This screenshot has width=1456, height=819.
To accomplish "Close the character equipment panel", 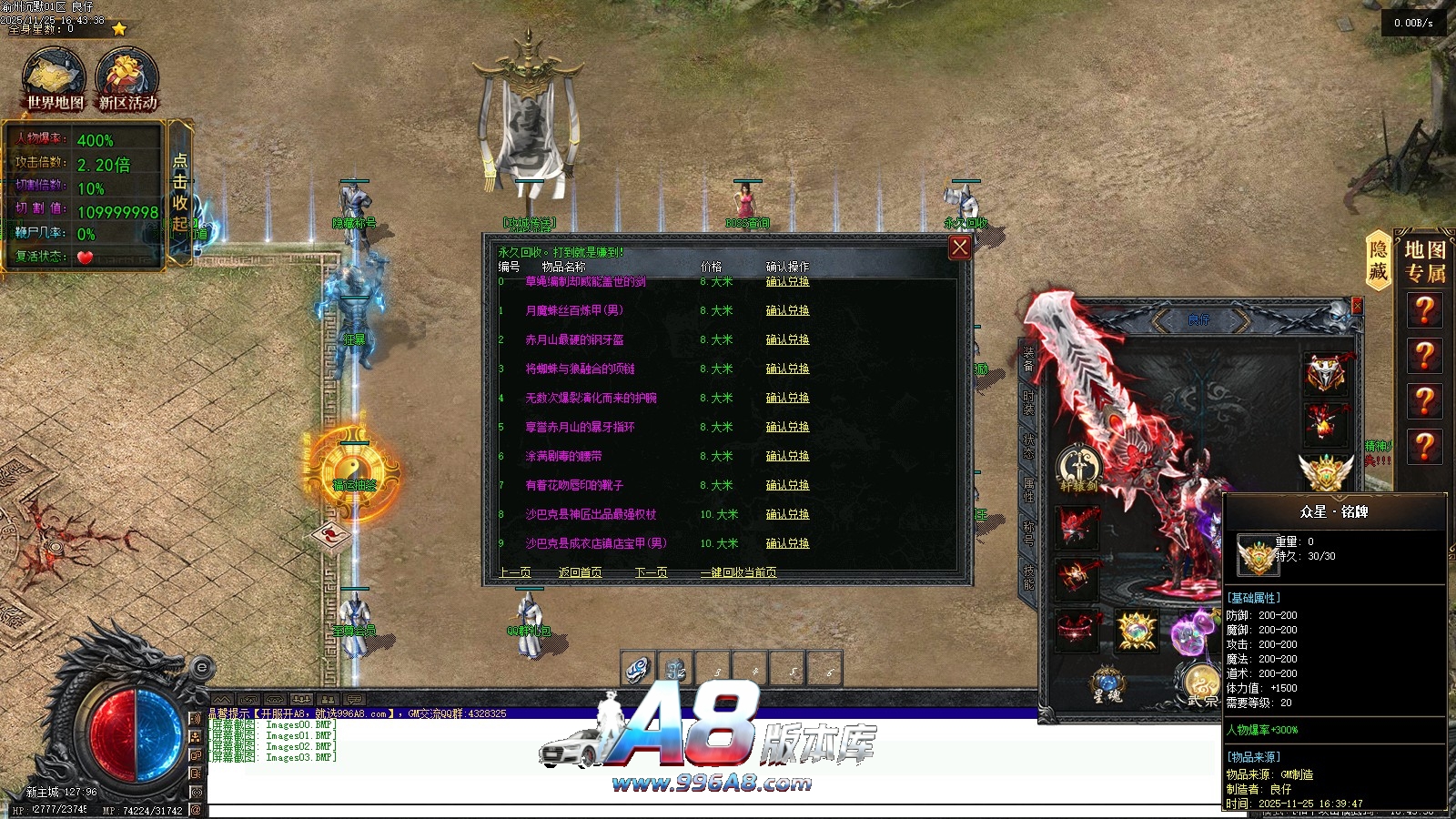I will click(x=1357, y=306).
